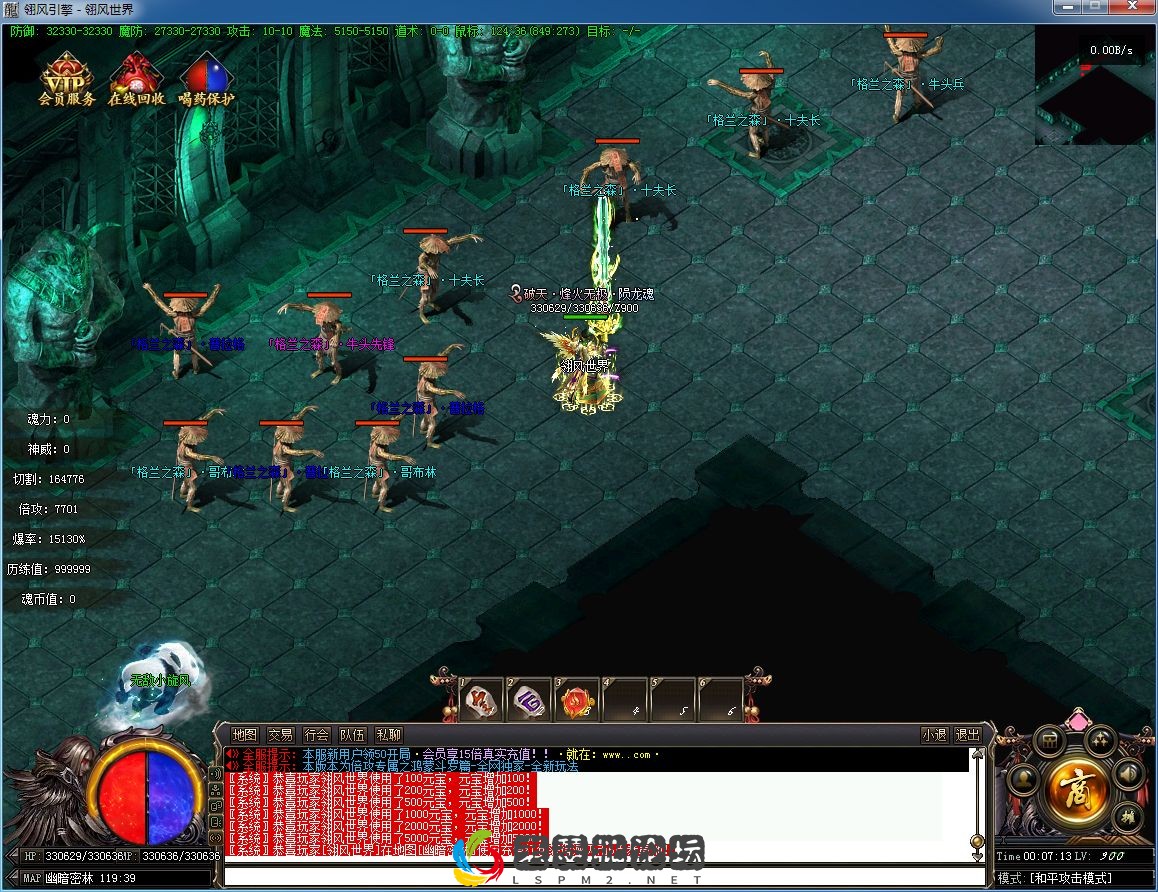Open the skills button with three stars
The image size is (1158, 892).
click(1100, 740)
